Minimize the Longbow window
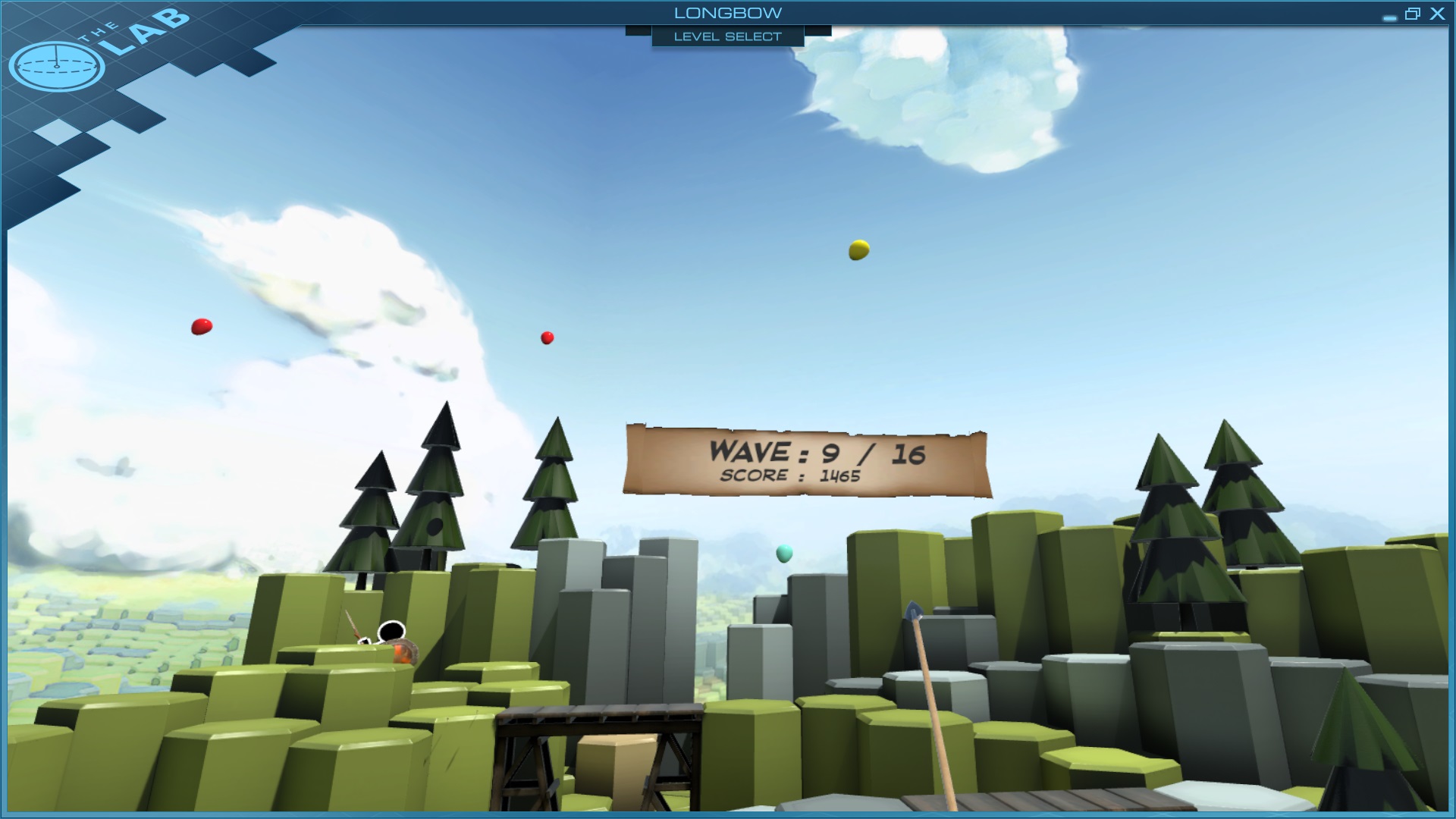1456x819 pixels. [1389, 17]
